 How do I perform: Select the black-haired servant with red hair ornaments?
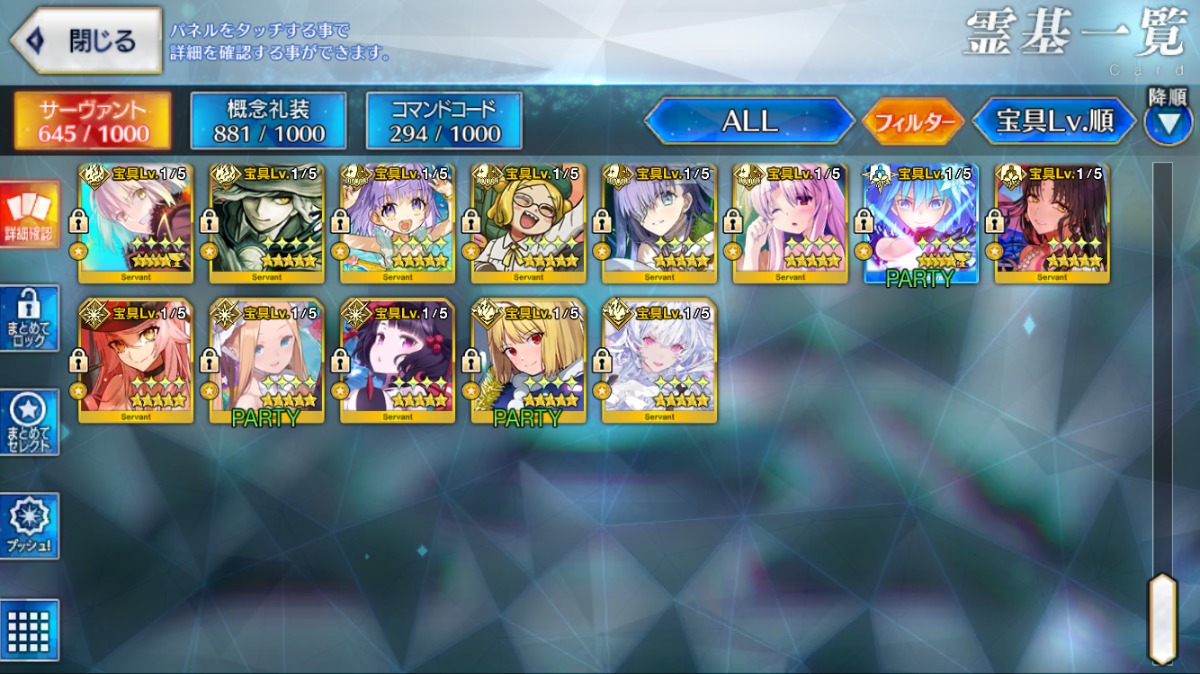[x=397, y=360]
